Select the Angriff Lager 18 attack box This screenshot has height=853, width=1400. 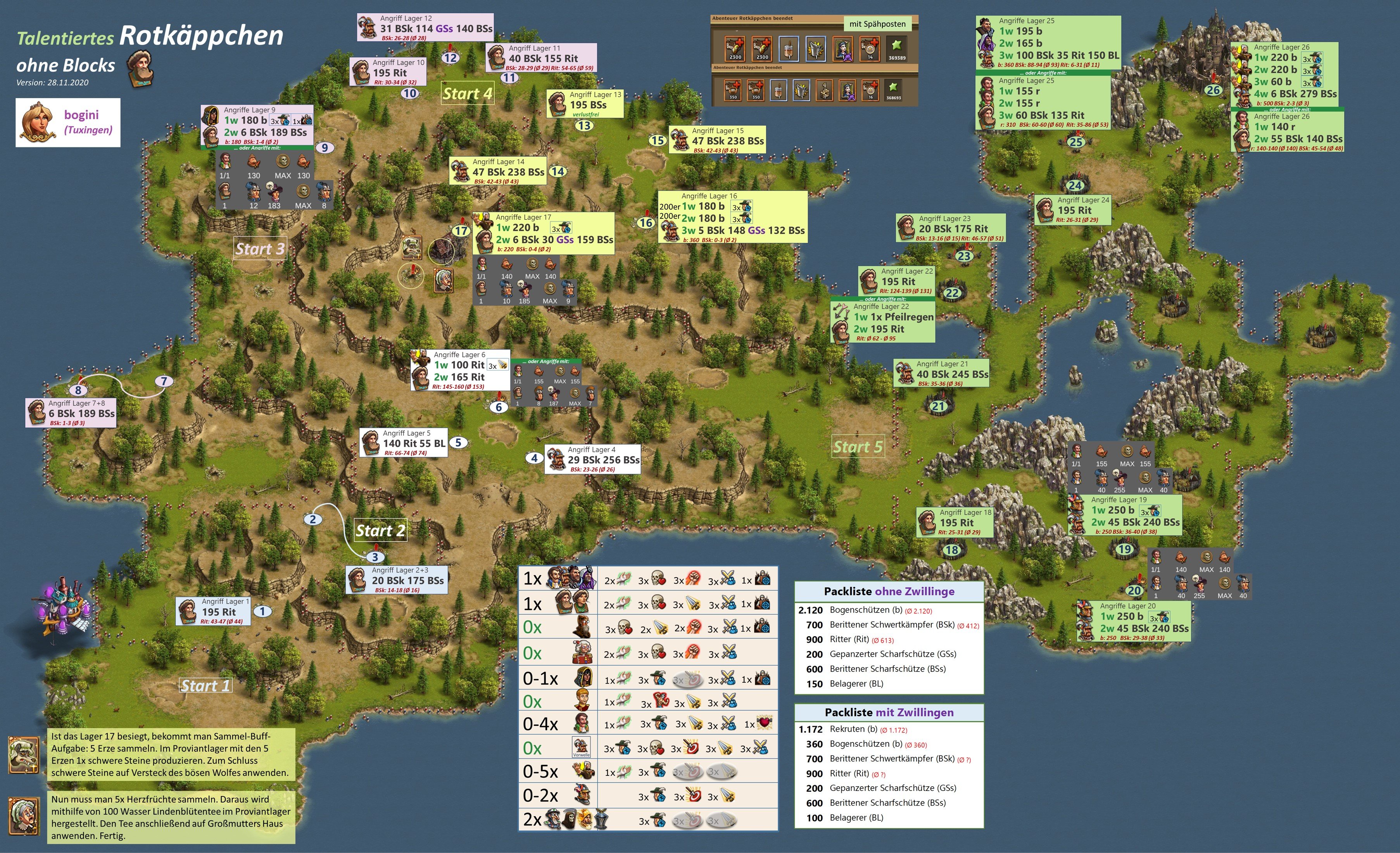955,522
